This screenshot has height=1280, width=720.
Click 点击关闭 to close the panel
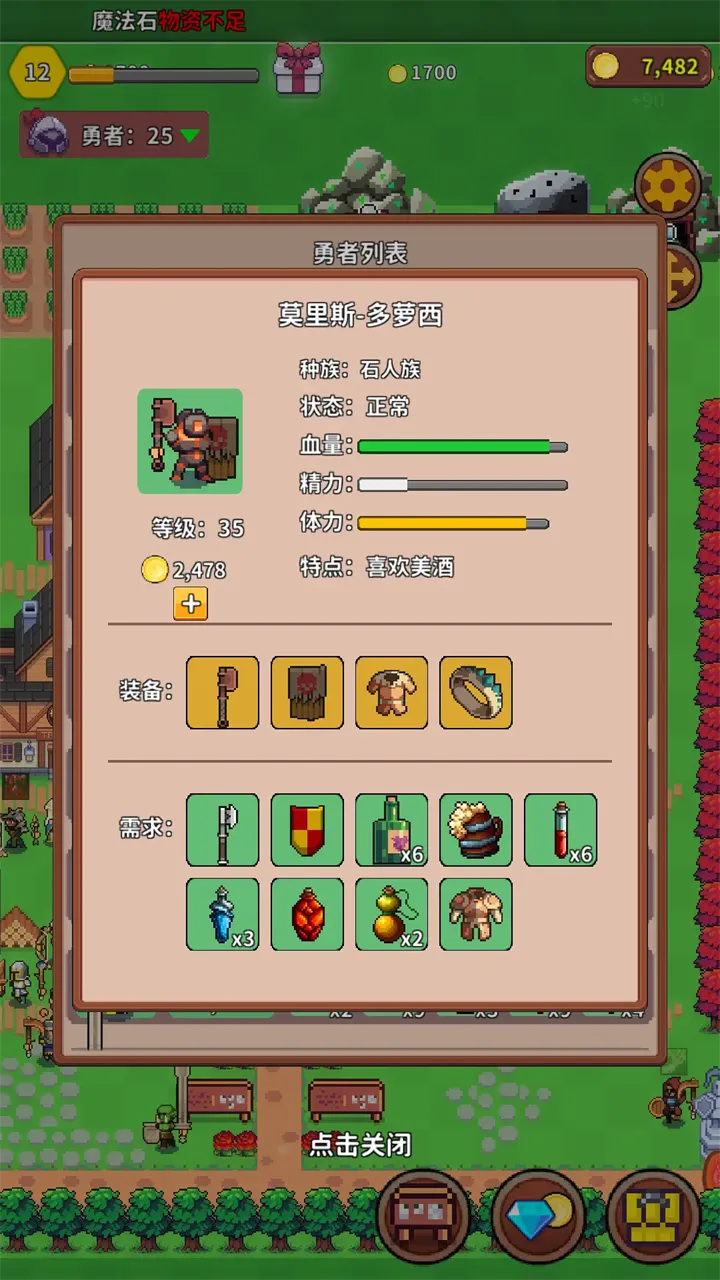(360, 1144)
